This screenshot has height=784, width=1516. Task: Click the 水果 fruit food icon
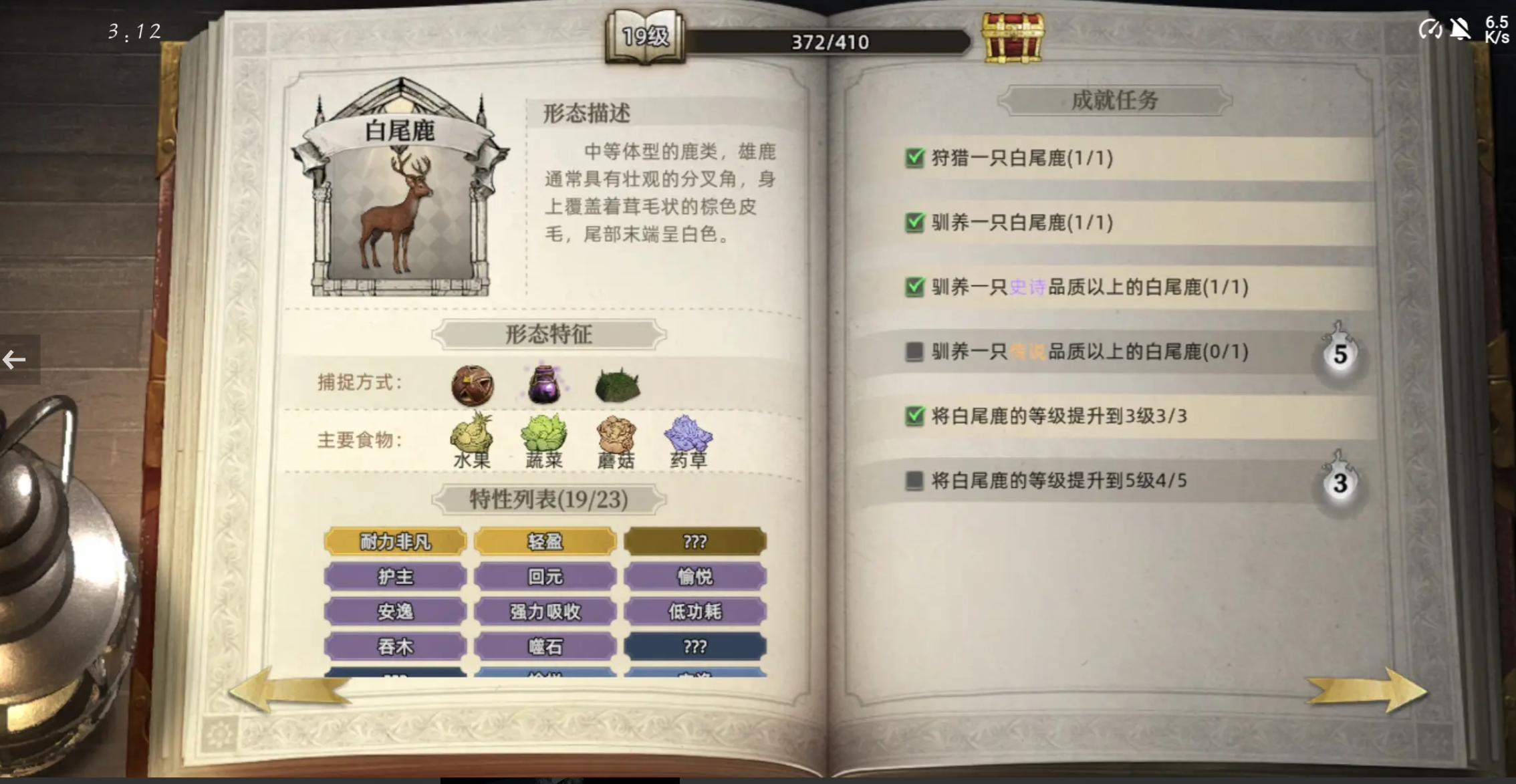pyautogui.click(x=472, y=436)
